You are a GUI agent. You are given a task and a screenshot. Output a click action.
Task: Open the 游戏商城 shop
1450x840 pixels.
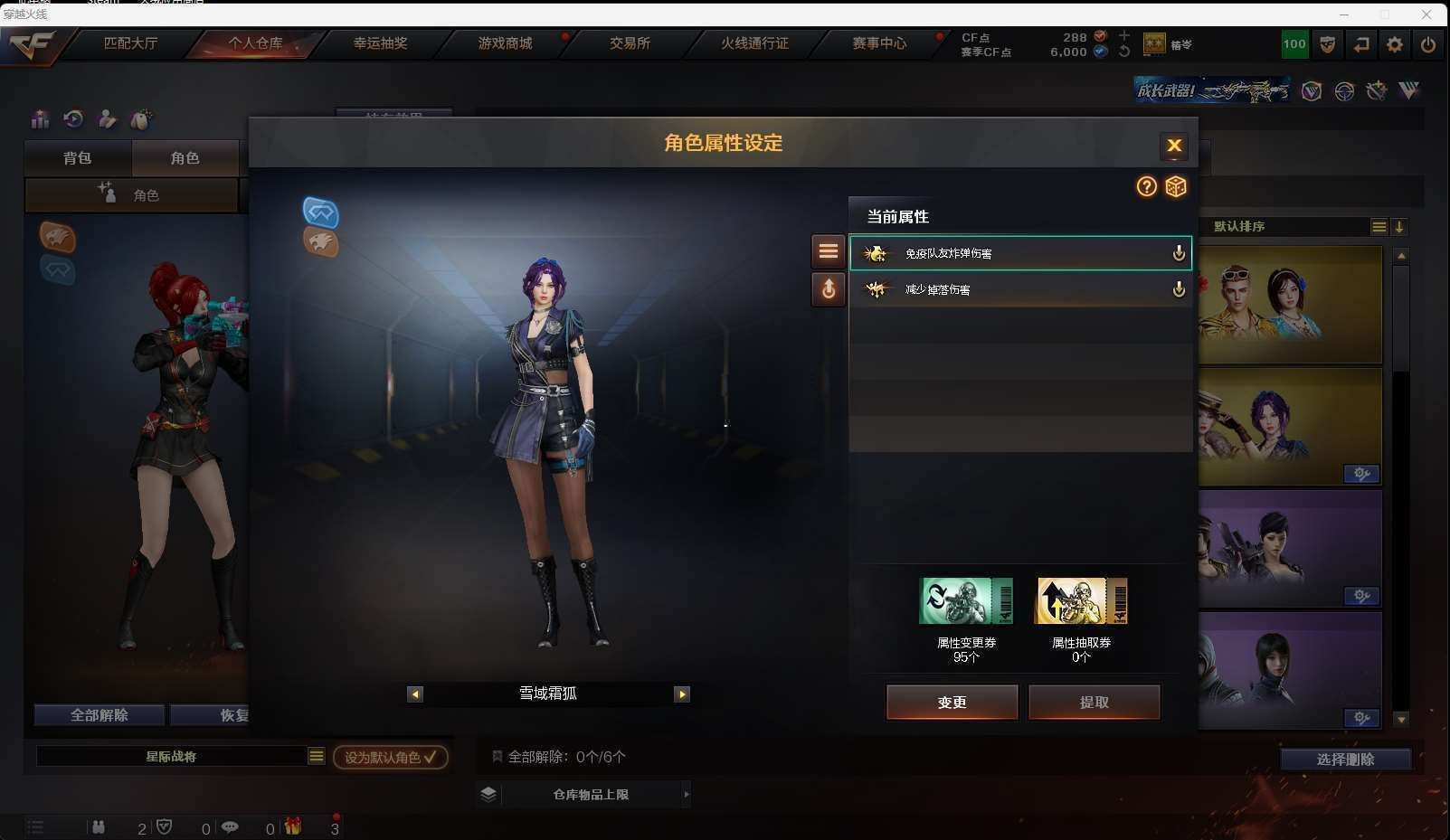pyautogui.click(x=505, y=43)
